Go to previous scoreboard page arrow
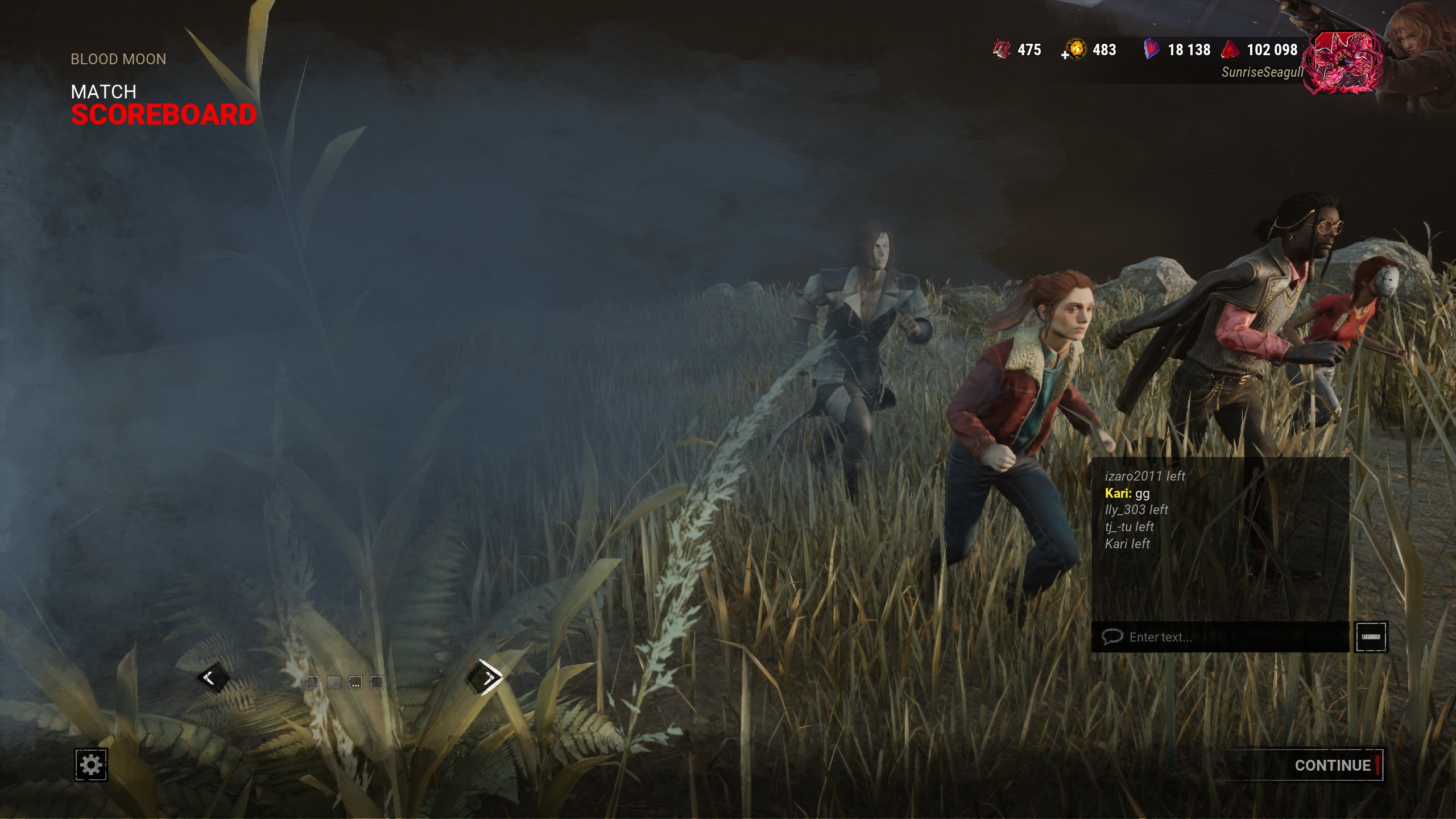This screenshot has width=1456, height=819. click(x=212, y=677)
